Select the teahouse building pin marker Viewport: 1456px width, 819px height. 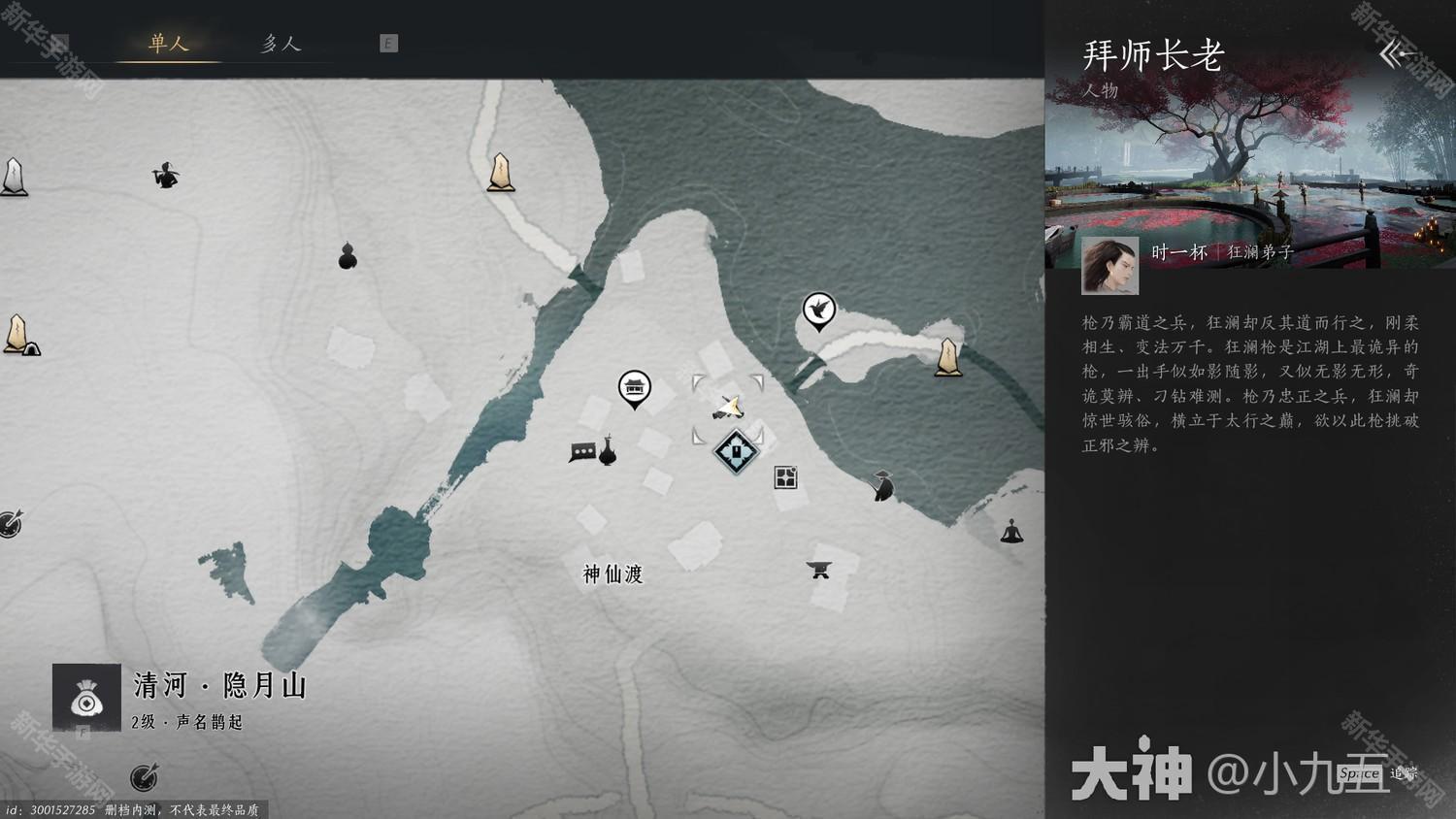636,386
